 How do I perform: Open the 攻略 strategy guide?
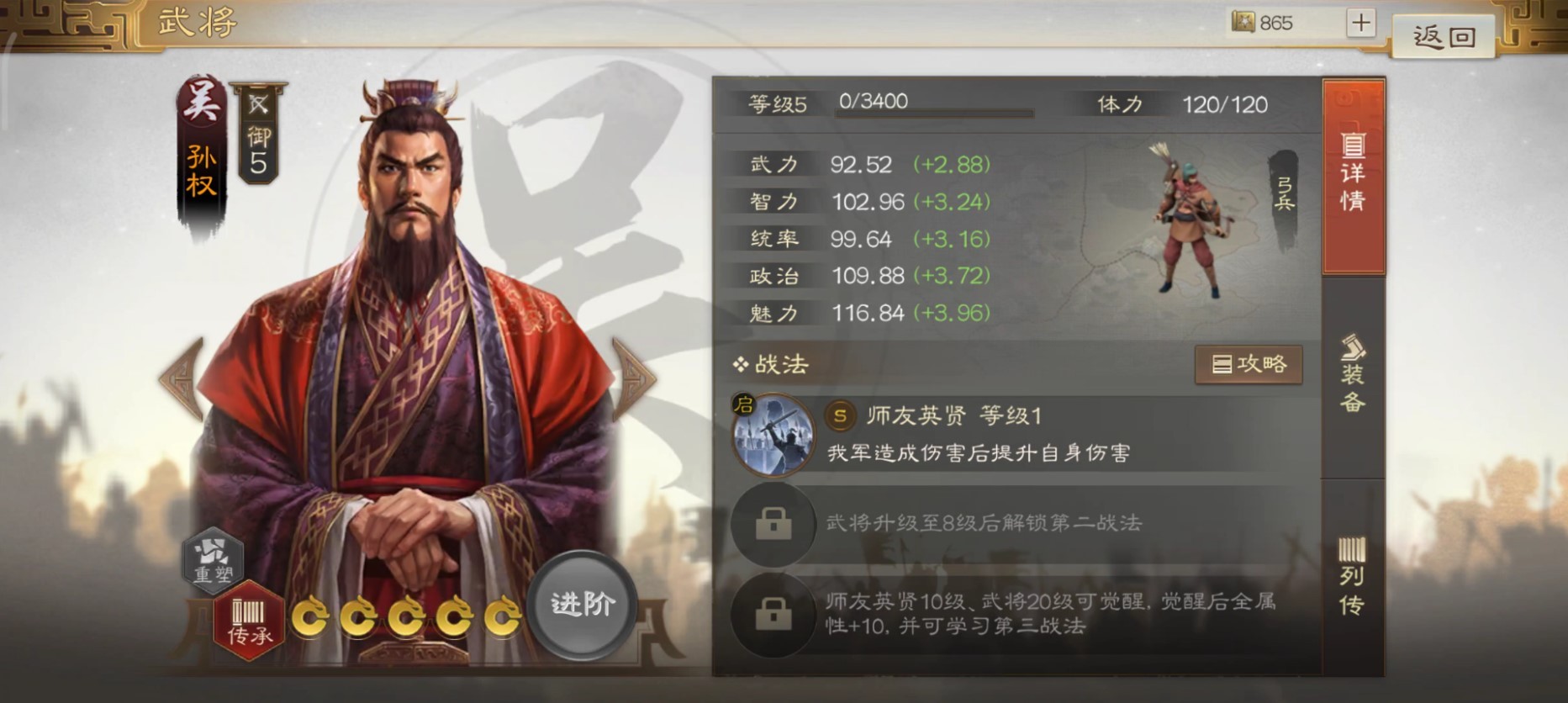[x=1249, y=365]
